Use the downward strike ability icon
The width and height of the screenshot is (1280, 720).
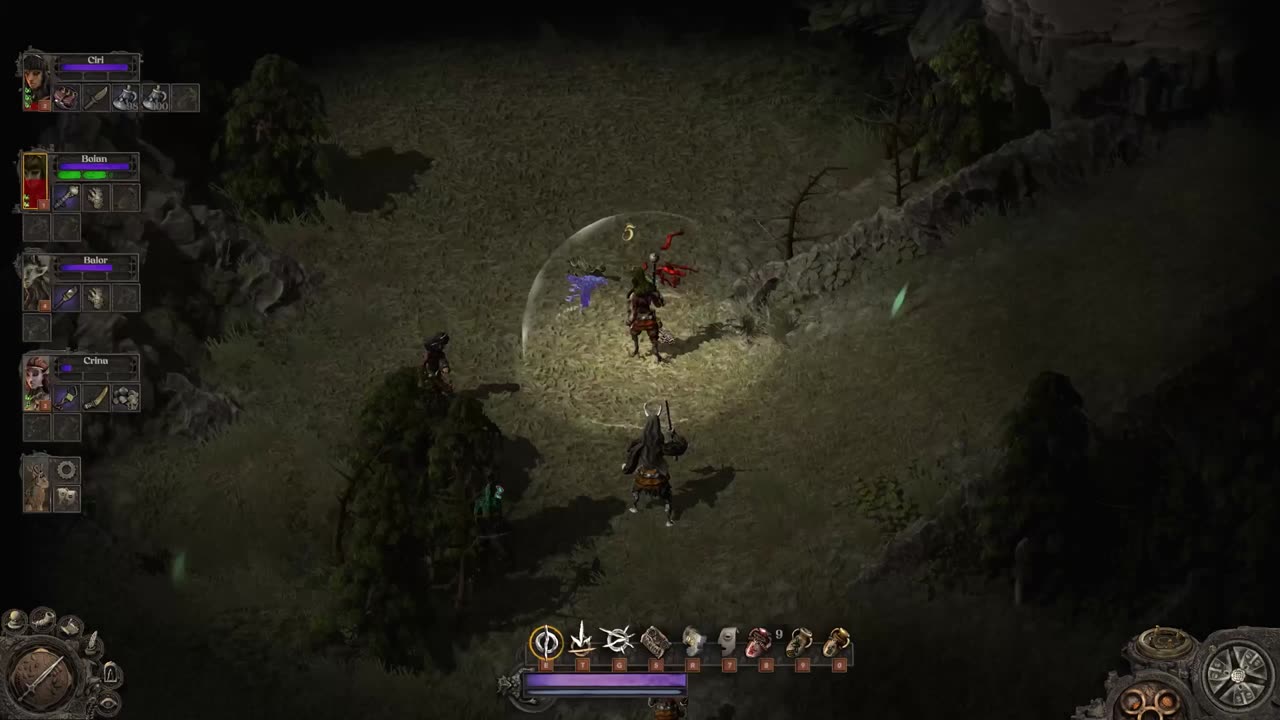pyautogui.click(x=582, y=641)
